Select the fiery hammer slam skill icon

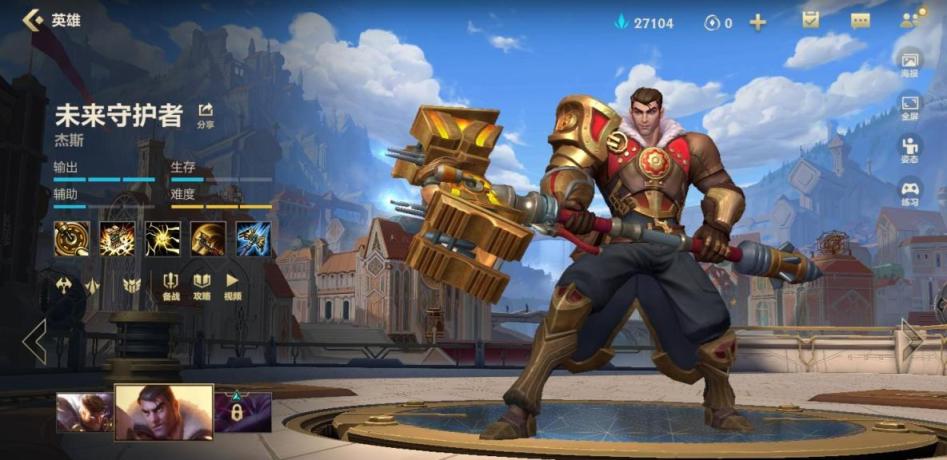tap(117, 239)
